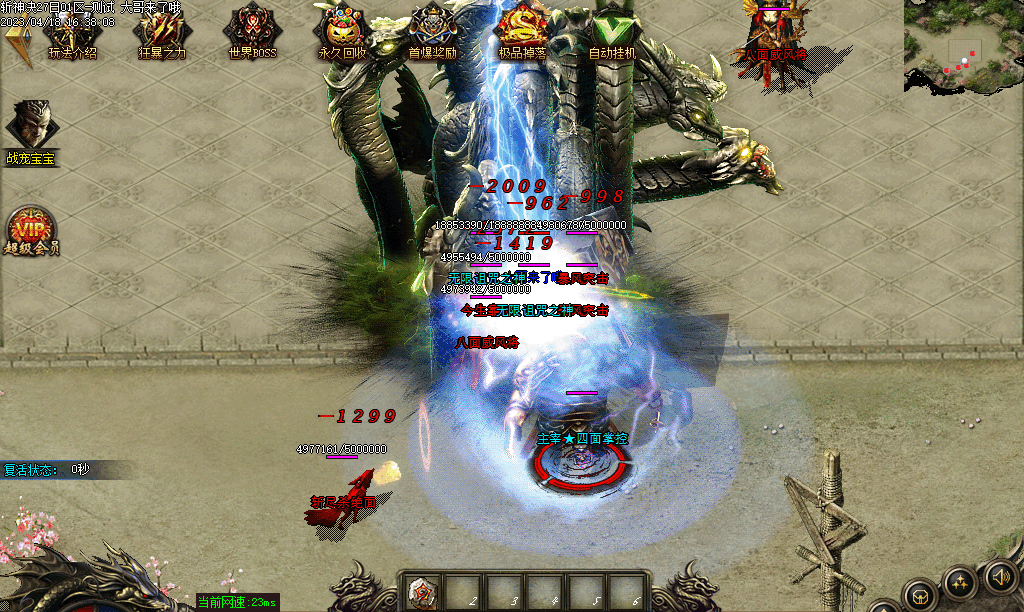
Task: Click the round three-dots cluster button
Action: (960, 582)
